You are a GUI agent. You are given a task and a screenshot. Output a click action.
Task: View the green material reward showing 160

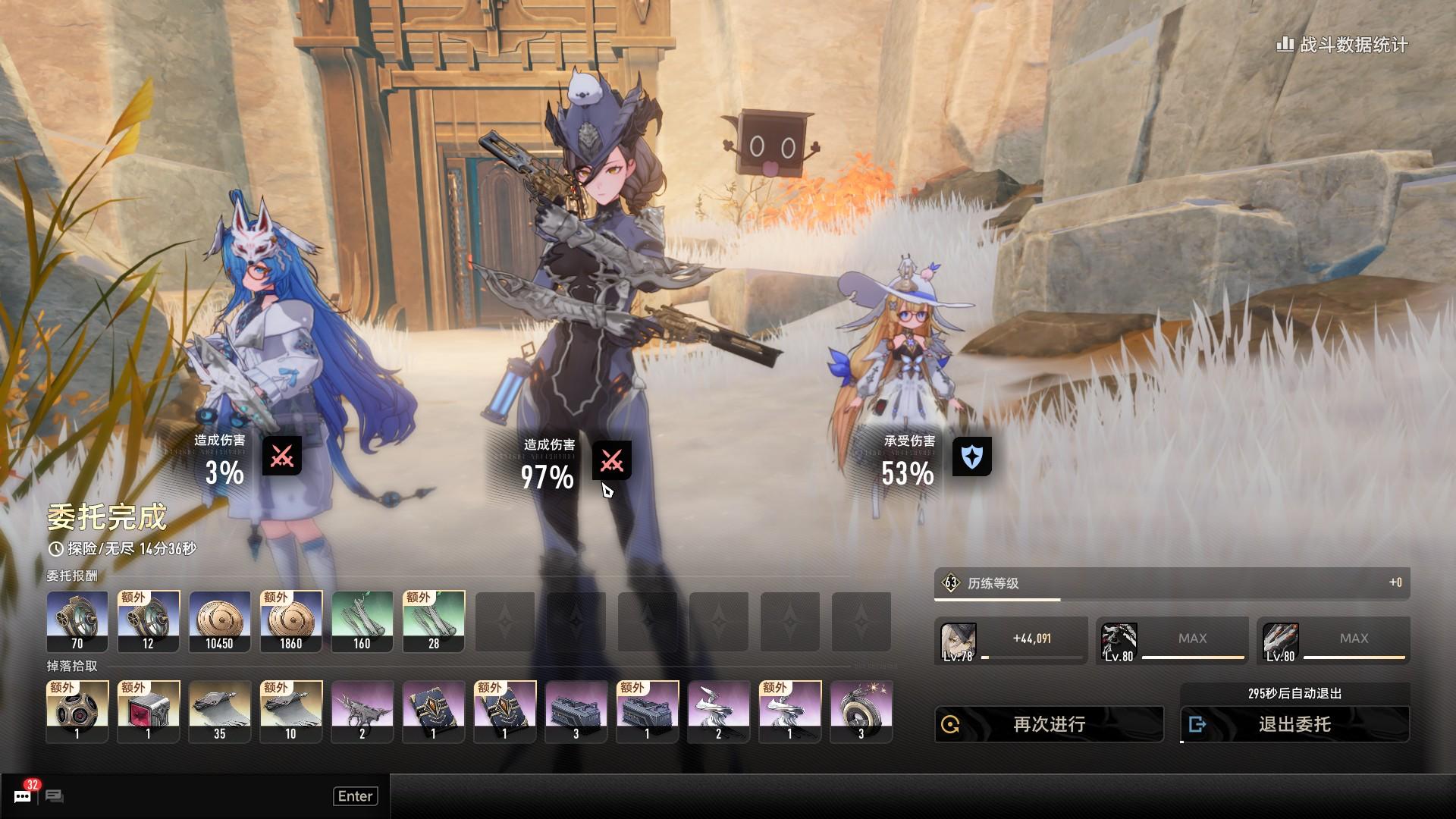tap(362, 621)
